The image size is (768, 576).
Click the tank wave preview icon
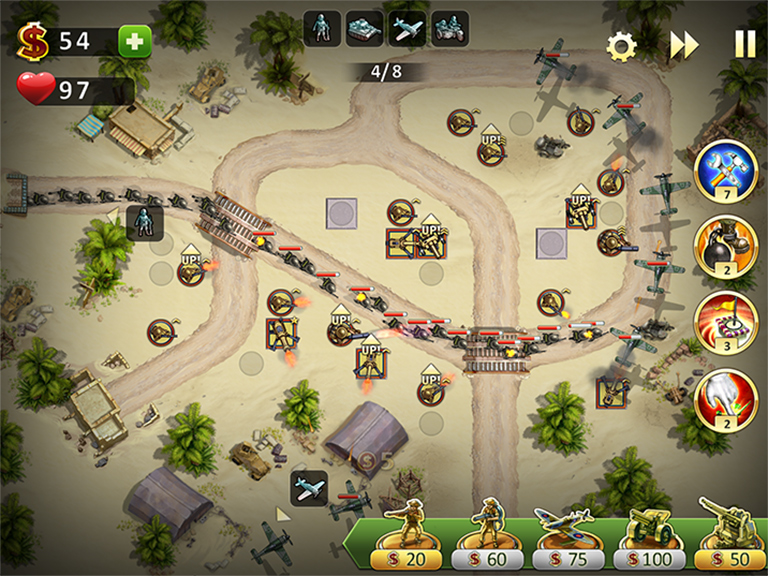(364, 27)
